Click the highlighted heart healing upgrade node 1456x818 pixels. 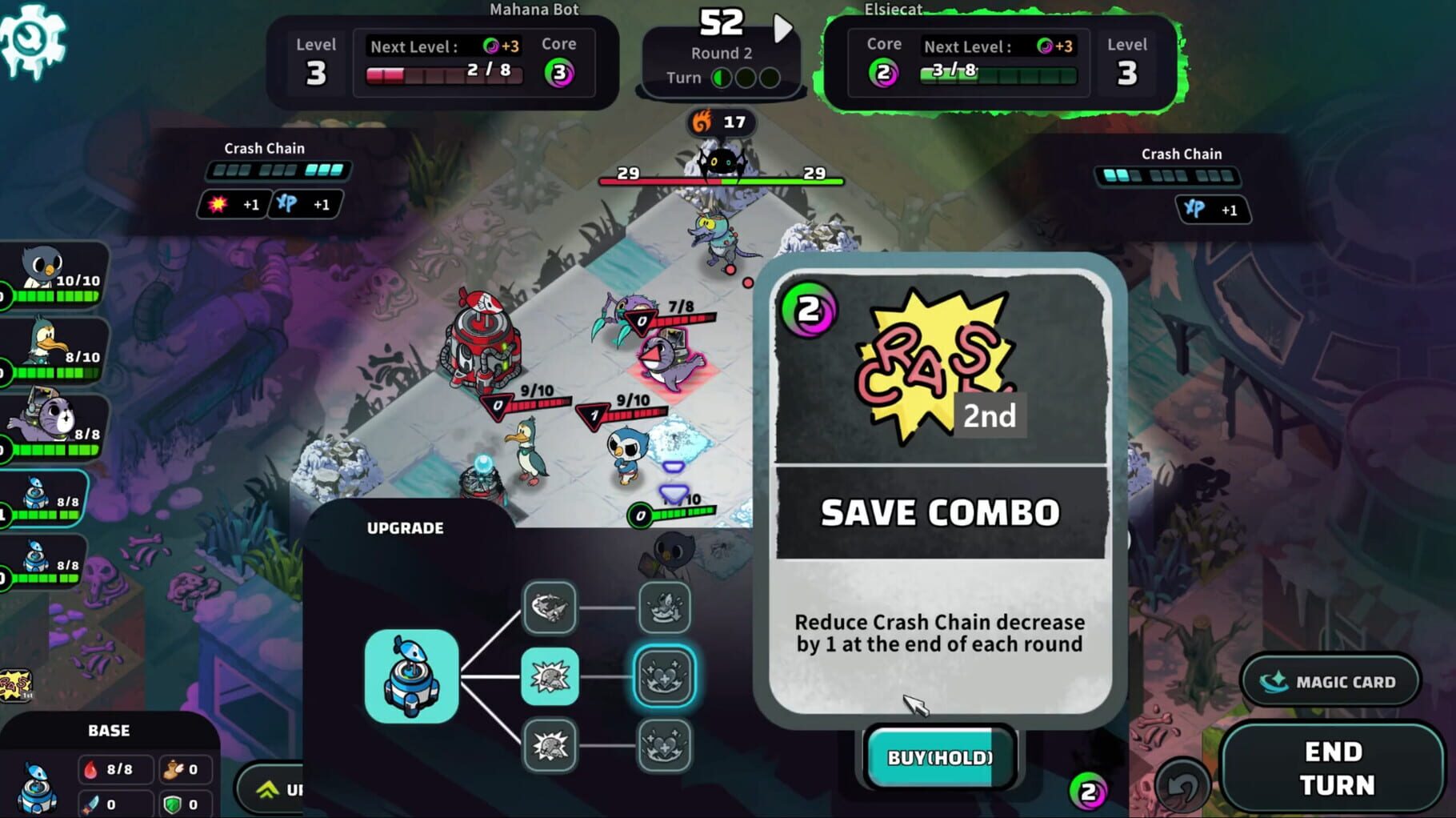click(663, 675)
